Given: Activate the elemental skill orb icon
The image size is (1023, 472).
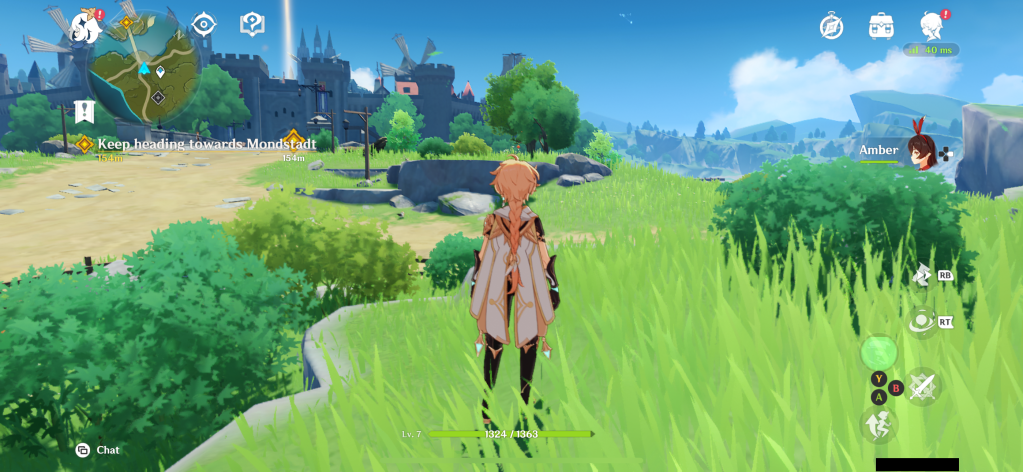Looking at the screenshot, I should [x=920, y=321].
